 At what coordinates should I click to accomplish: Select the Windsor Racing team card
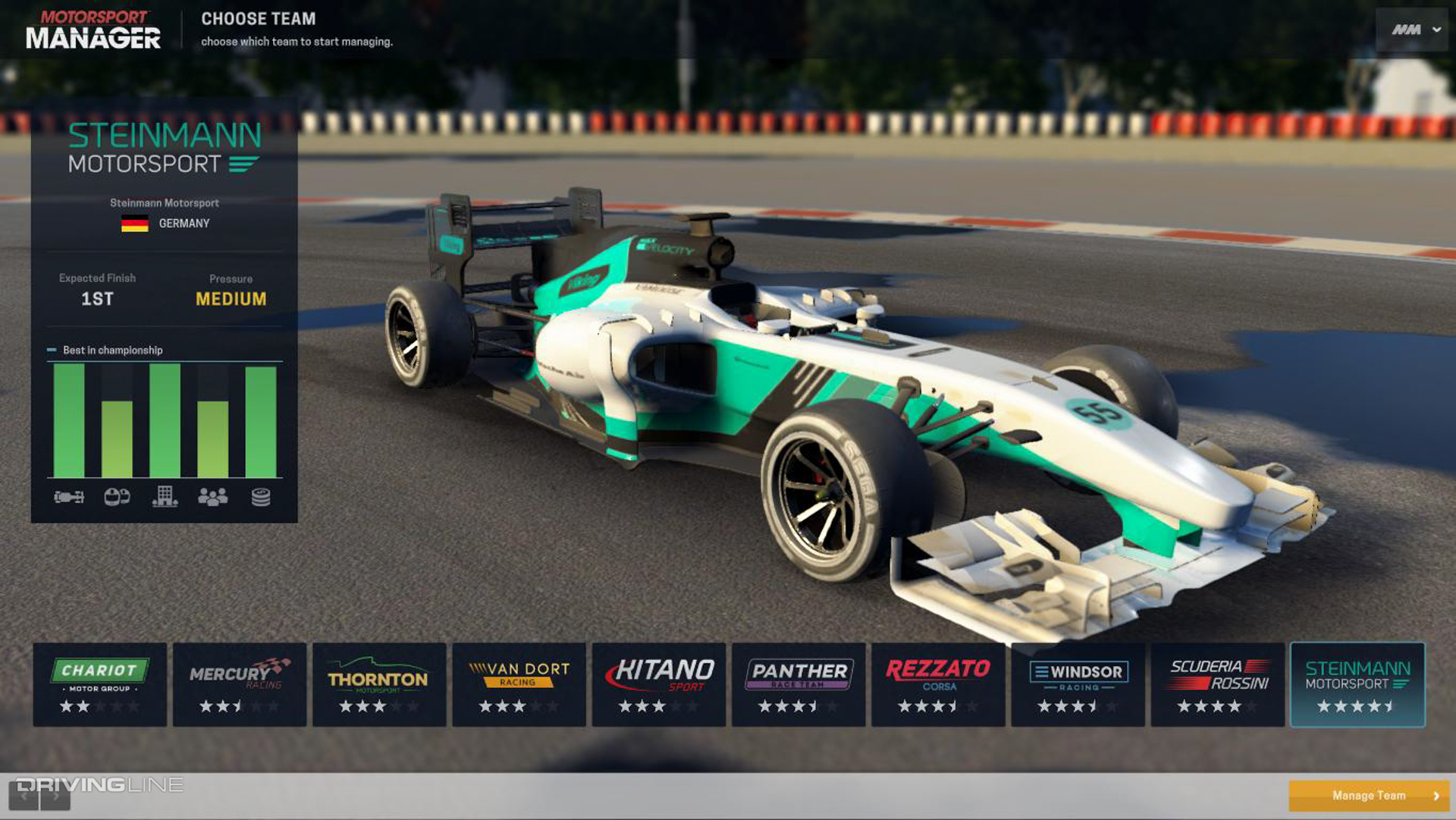point(1078,683)
